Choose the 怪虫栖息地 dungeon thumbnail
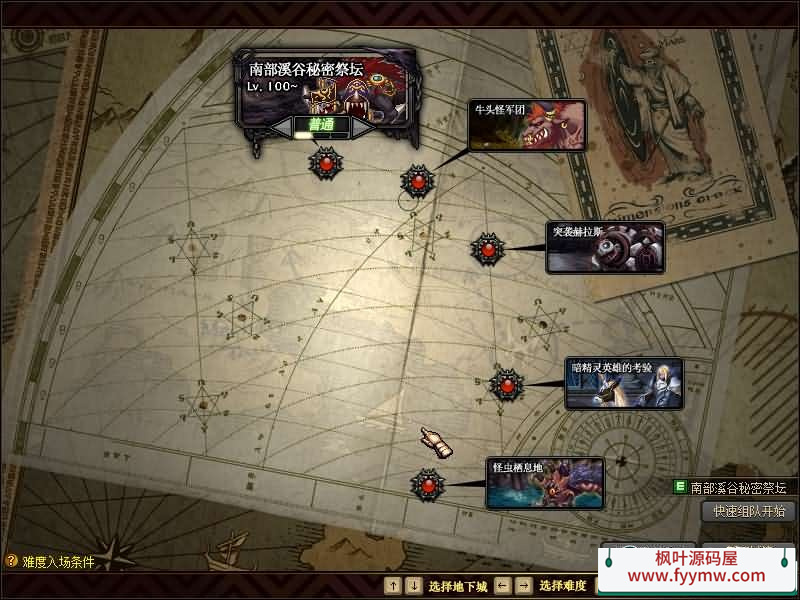The image size is (800, 600). (x=545, y=483)
